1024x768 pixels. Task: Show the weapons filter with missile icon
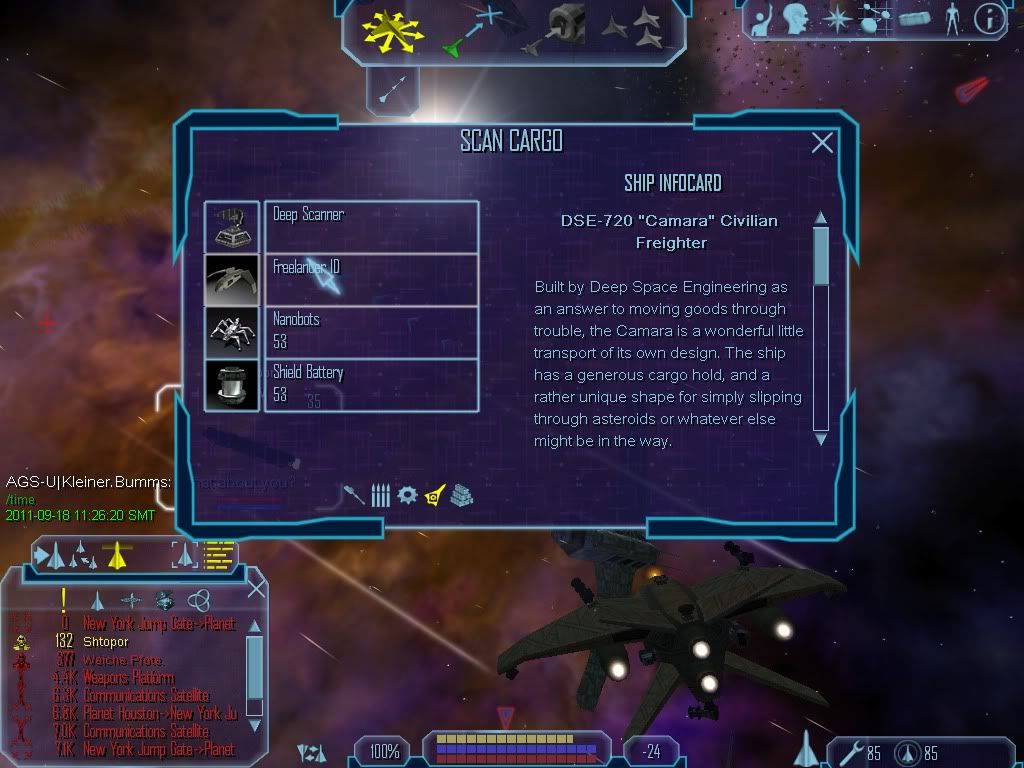(354, 495)
